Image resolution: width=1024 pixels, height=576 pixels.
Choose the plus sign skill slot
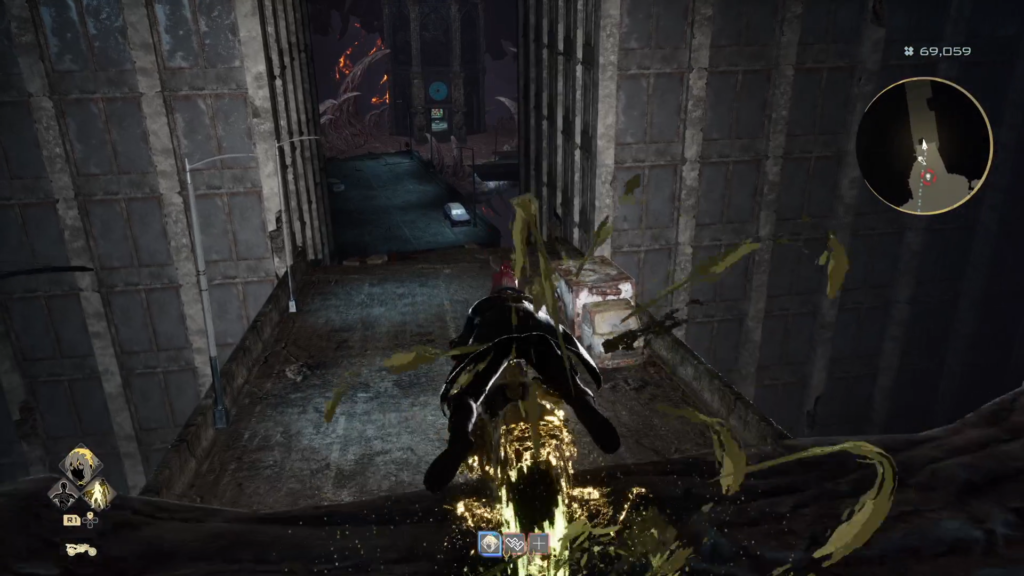539,543
